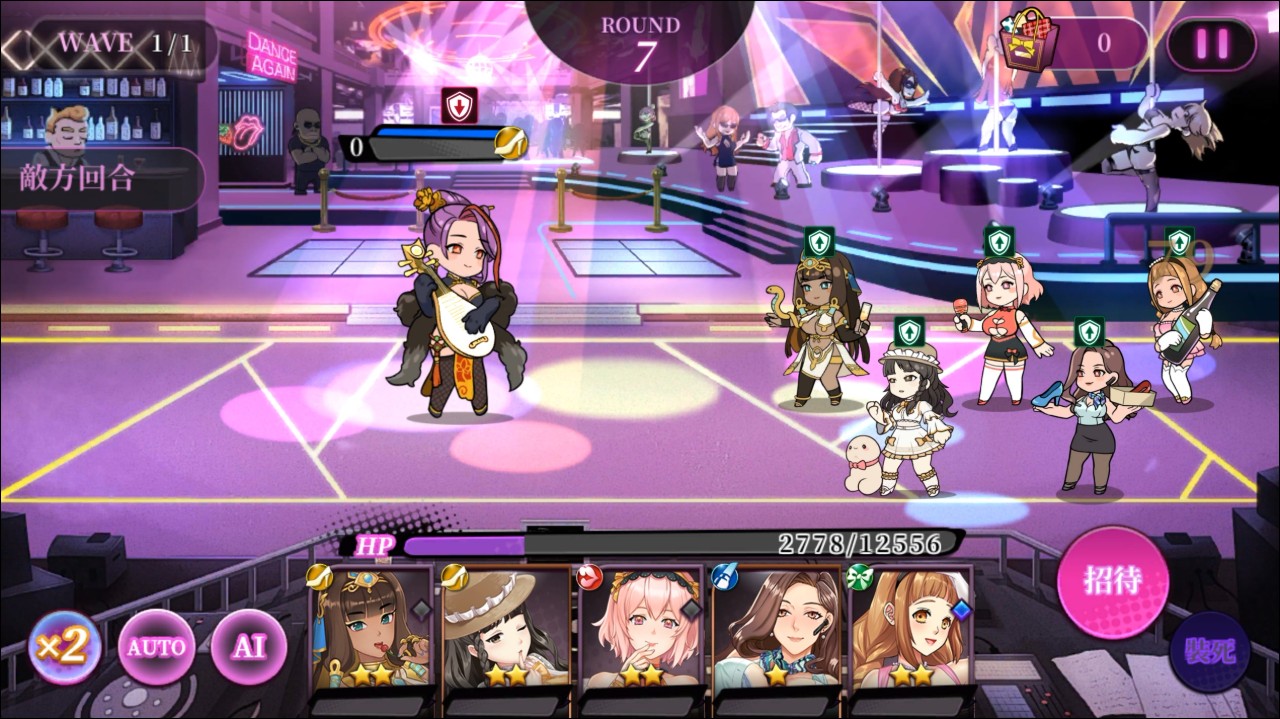Toggle the ×2 speed button
The width and height of the screenshot is (1280, 719).
click(65, 647)
